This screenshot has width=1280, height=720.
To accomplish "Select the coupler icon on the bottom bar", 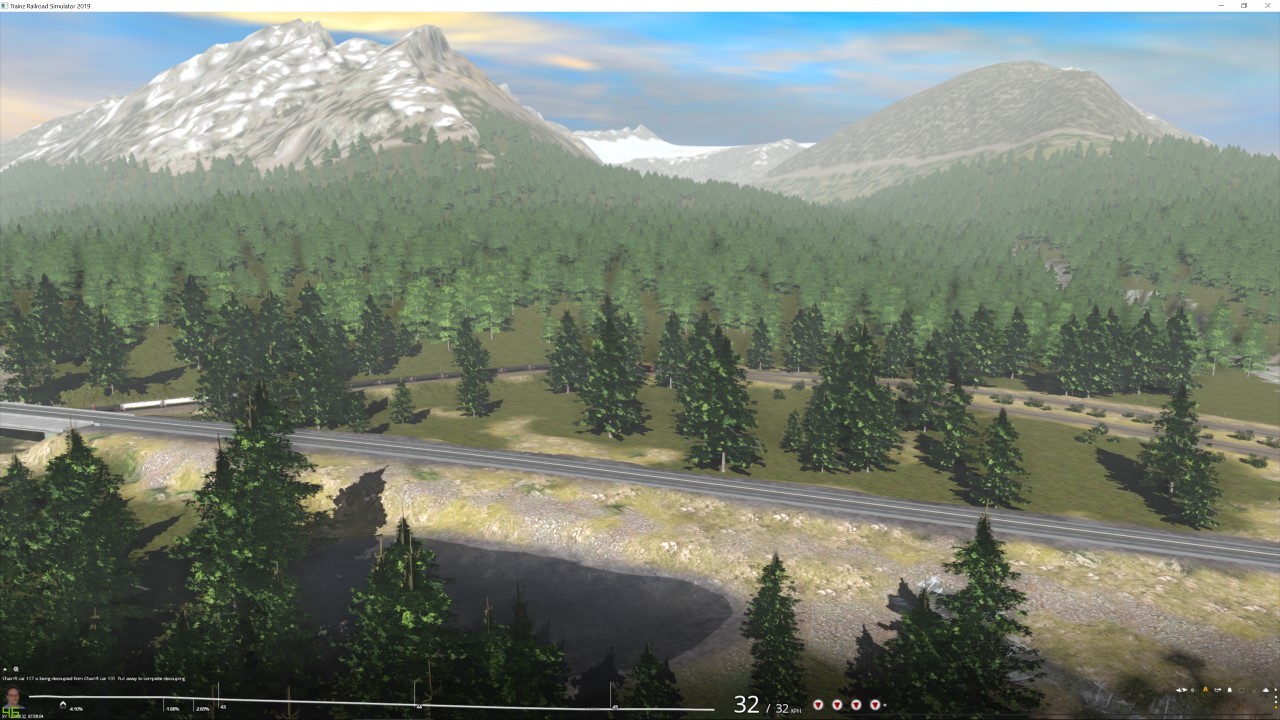I will 1218,690.
